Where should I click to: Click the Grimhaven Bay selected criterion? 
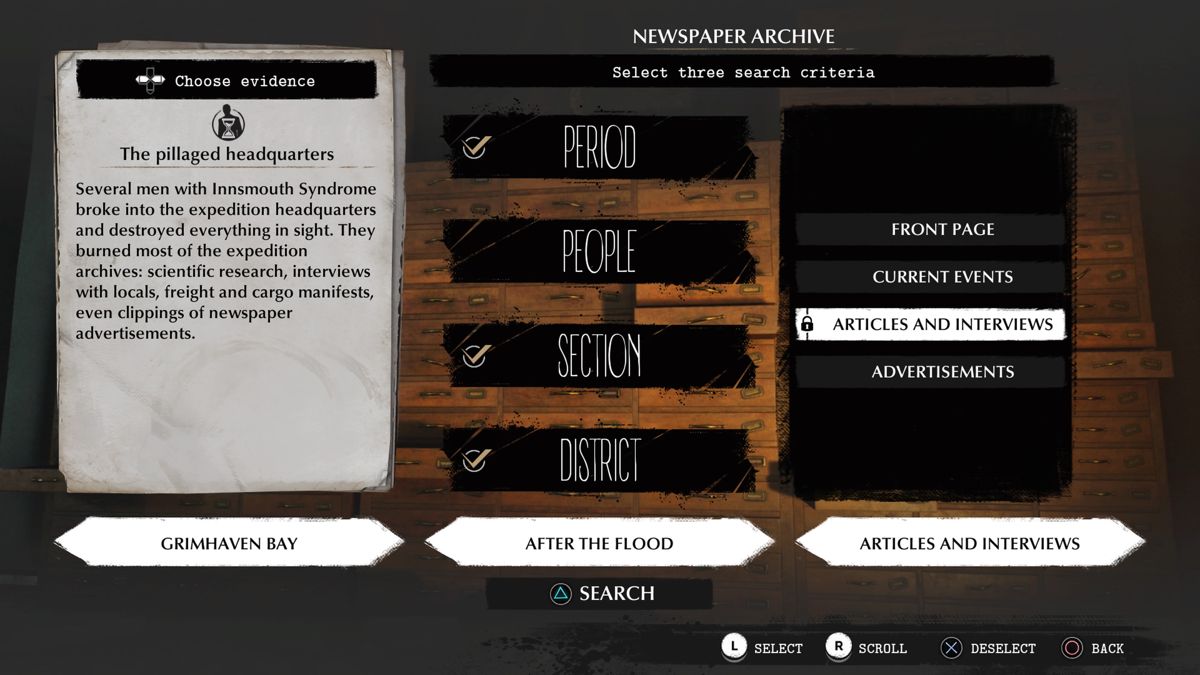pyautogui.click(x=229, y=544)
